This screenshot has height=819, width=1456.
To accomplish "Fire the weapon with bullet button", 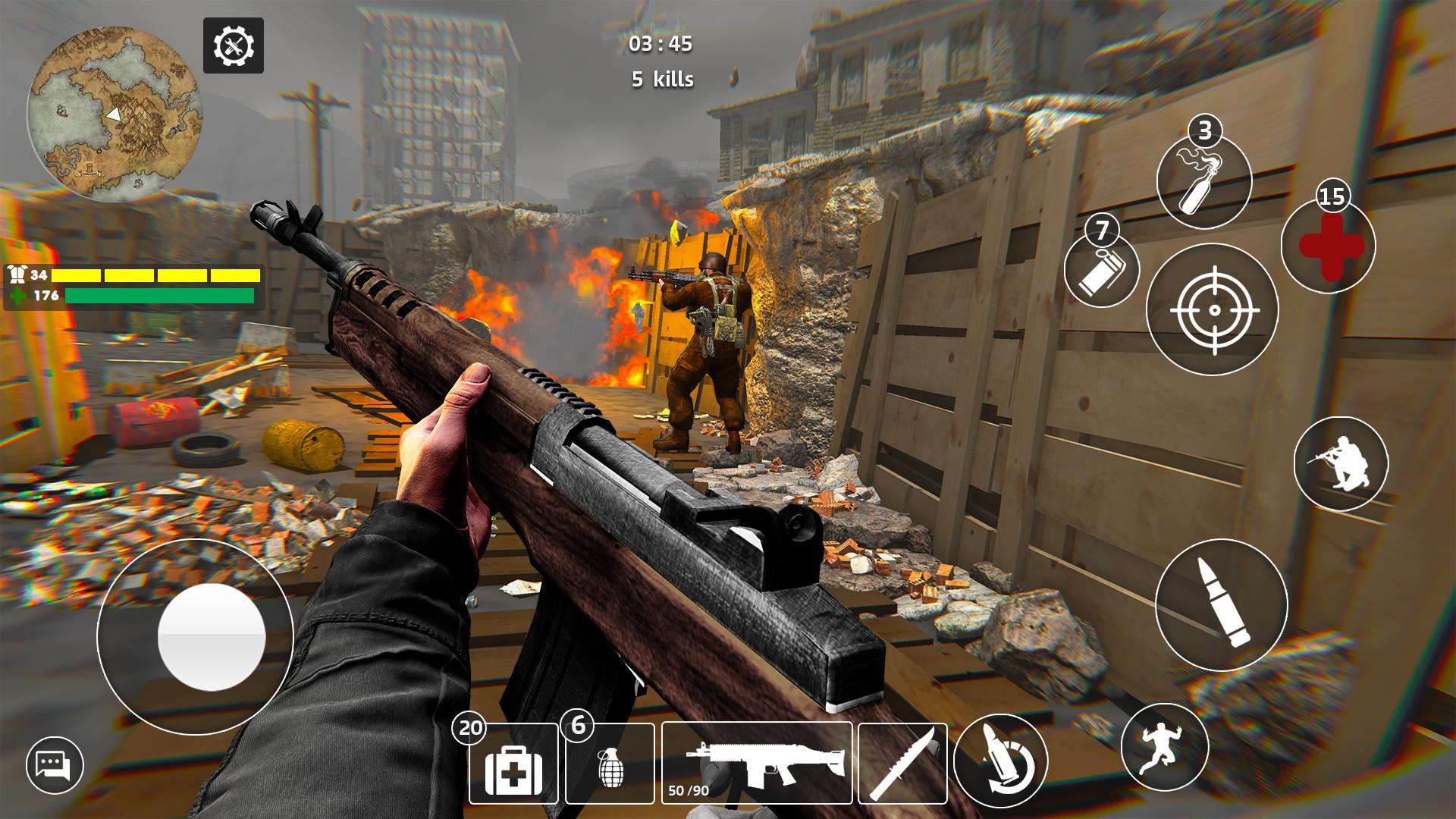I will [1221, 604].
